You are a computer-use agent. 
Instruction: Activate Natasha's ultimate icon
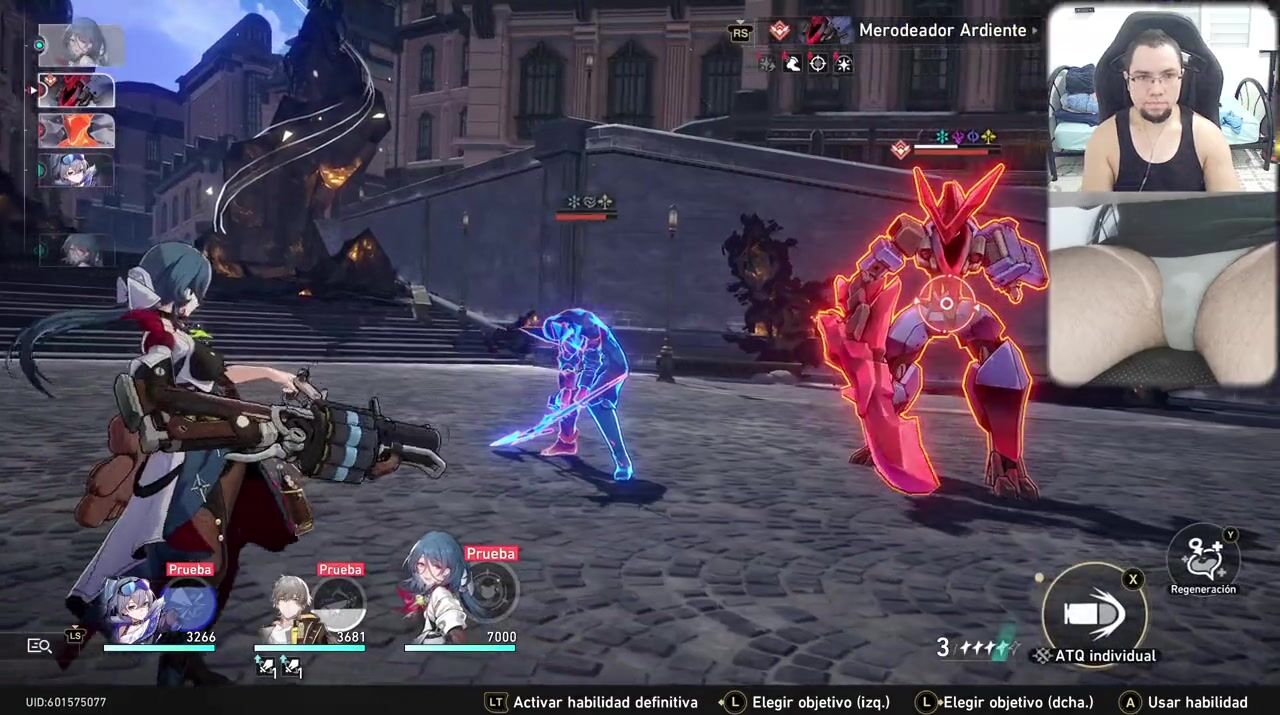490,590
